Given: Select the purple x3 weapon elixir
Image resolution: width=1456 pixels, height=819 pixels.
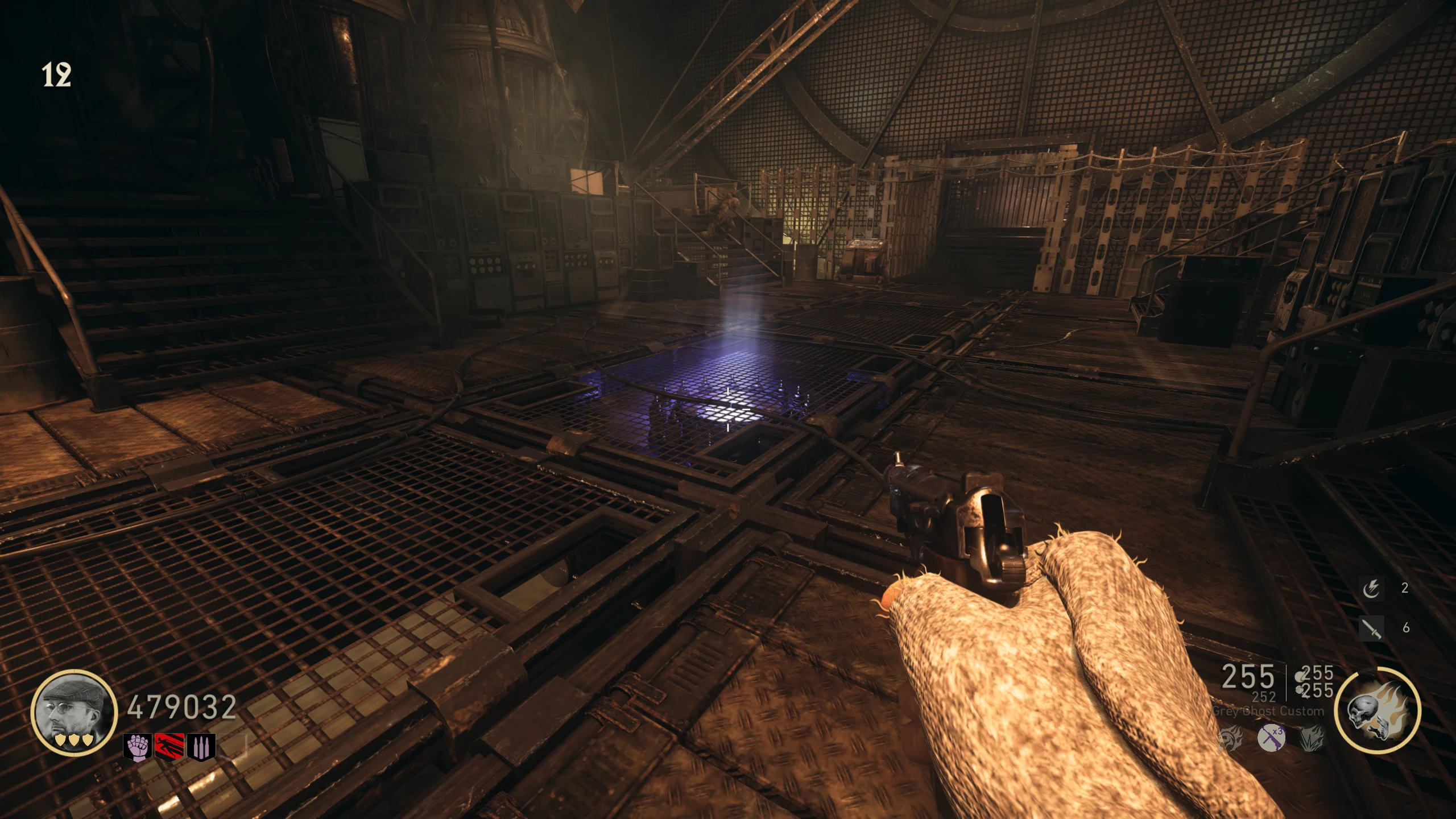Looking at the screenshot, I should tap(1271, 738).
